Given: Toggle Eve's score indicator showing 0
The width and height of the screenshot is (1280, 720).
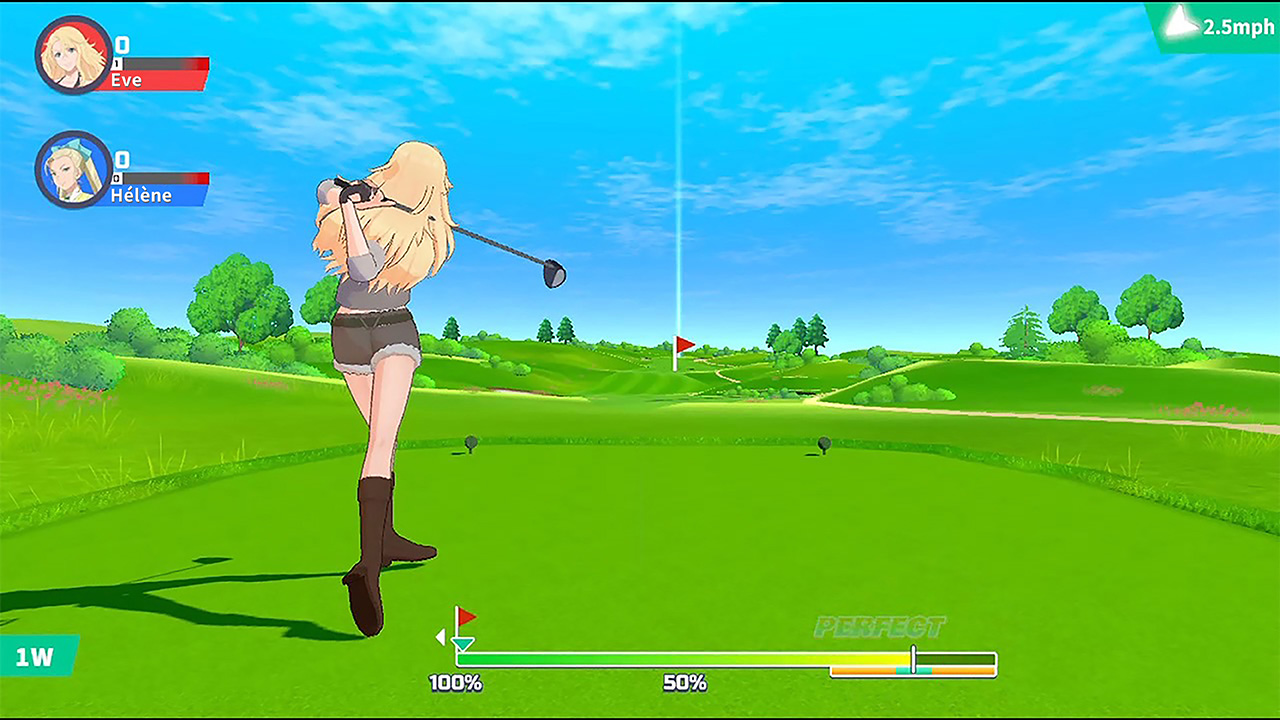Looking at the screenshot, I should (x=123, y=46).
